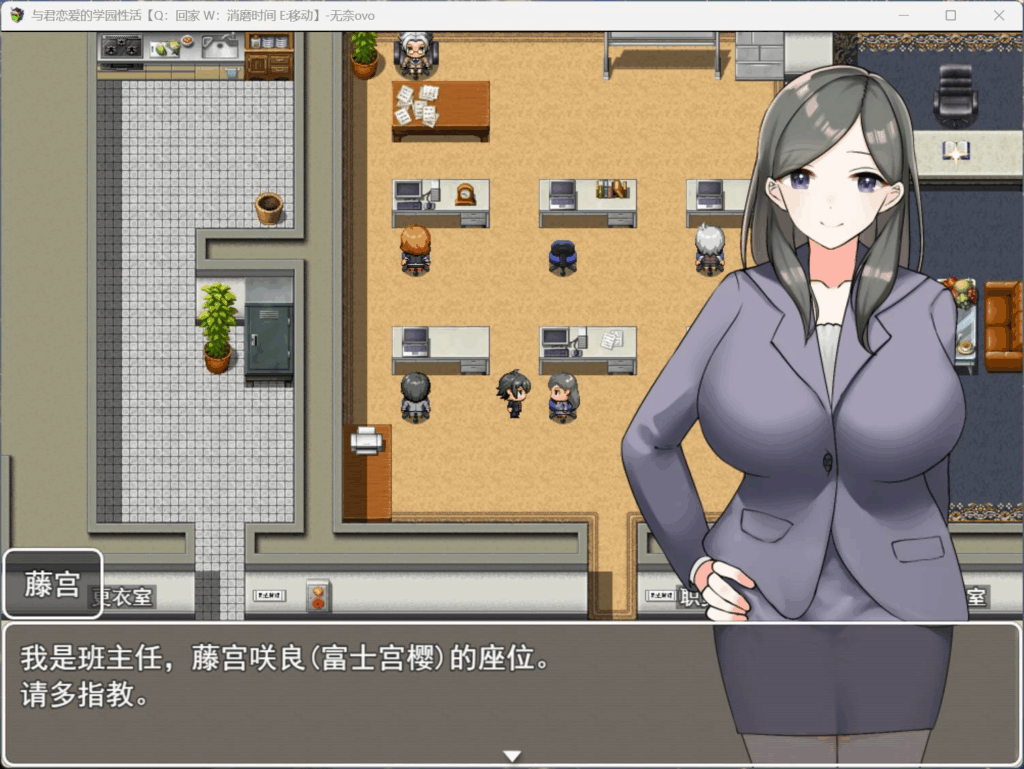The height and width of the screenshot is (769, 1024).
Task: Close the game window
Action: pyautogui.click(x=998, y=15)
